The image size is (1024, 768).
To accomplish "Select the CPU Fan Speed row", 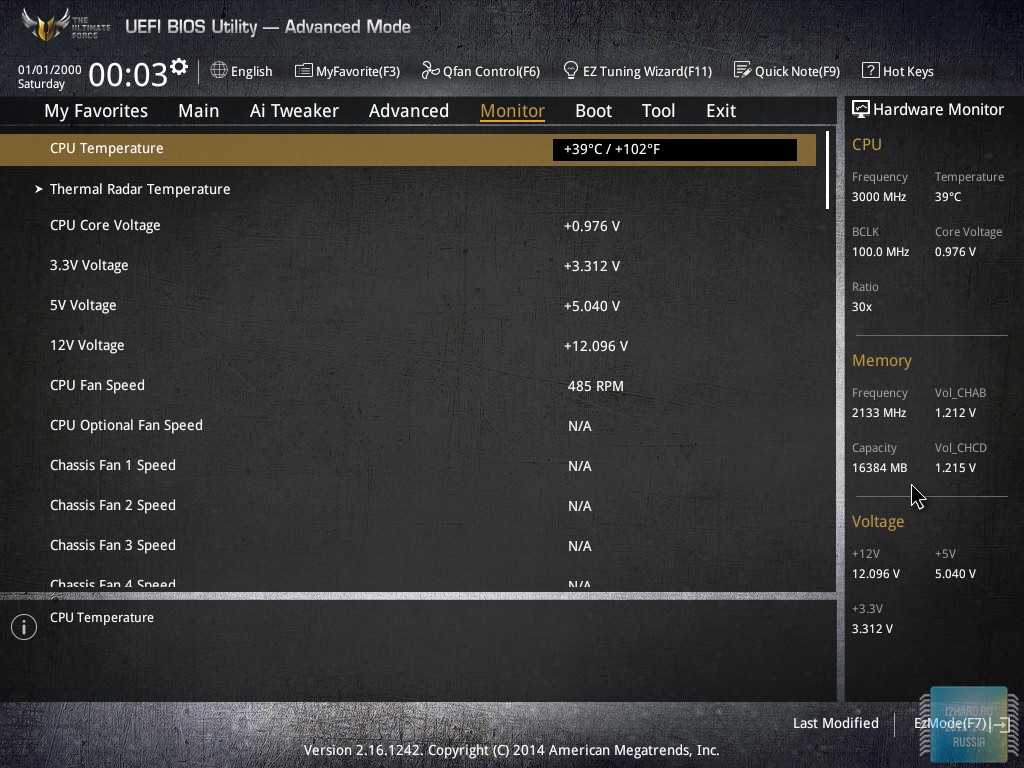I will click(x=97, y=385).
